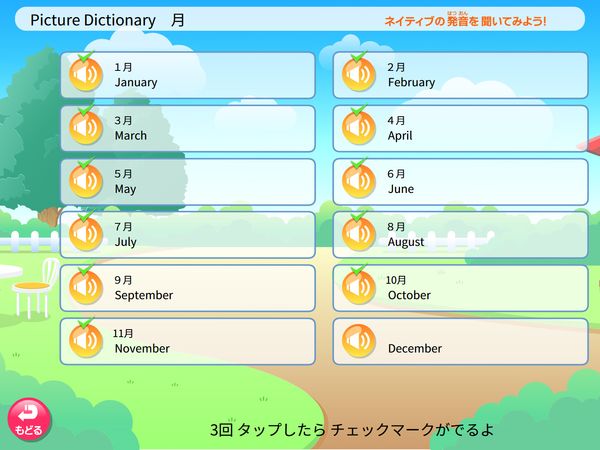Play the unchecked December pronunciation
The height and width of the screenshot is (450, 600).
358,341
